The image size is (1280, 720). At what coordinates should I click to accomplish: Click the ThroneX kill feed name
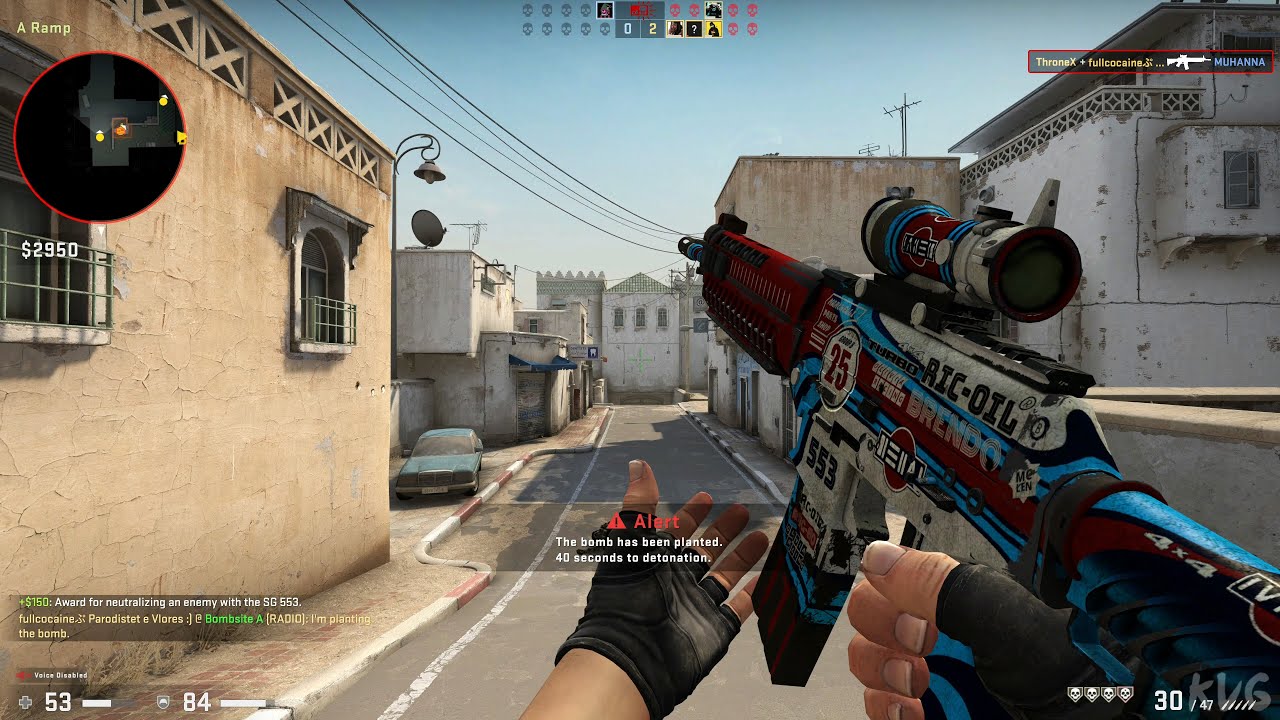coord(1056,62)
